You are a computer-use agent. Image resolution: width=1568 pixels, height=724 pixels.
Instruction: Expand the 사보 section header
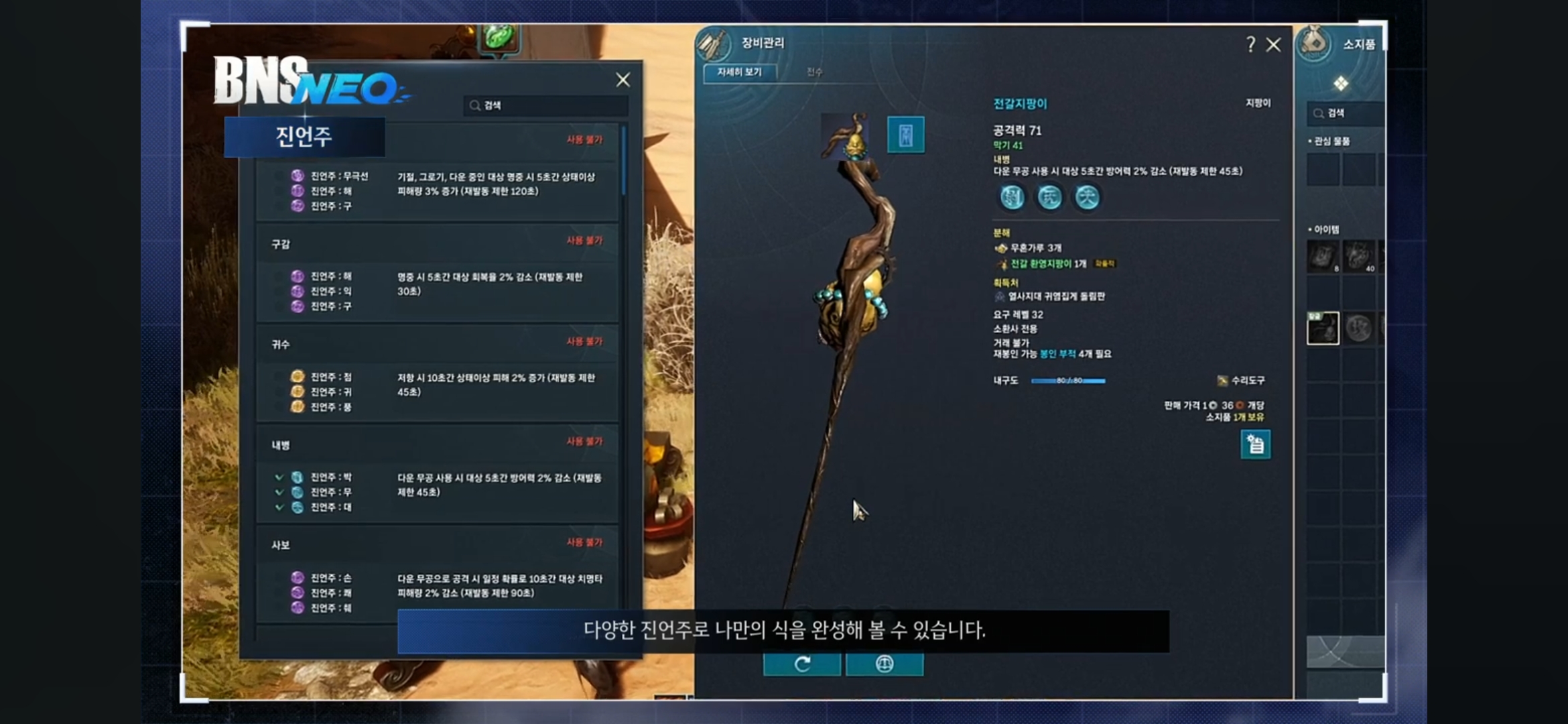coord(282,544)
